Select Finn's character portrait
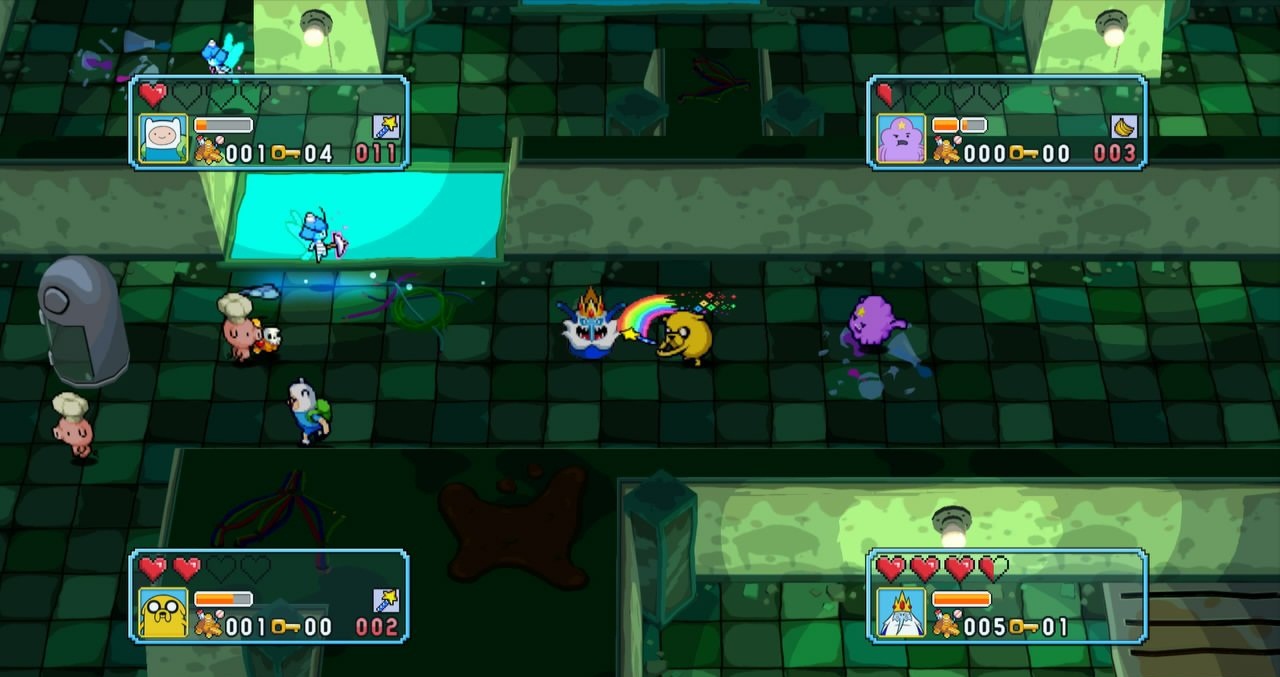1280x677 pixels. pos(163,138)
